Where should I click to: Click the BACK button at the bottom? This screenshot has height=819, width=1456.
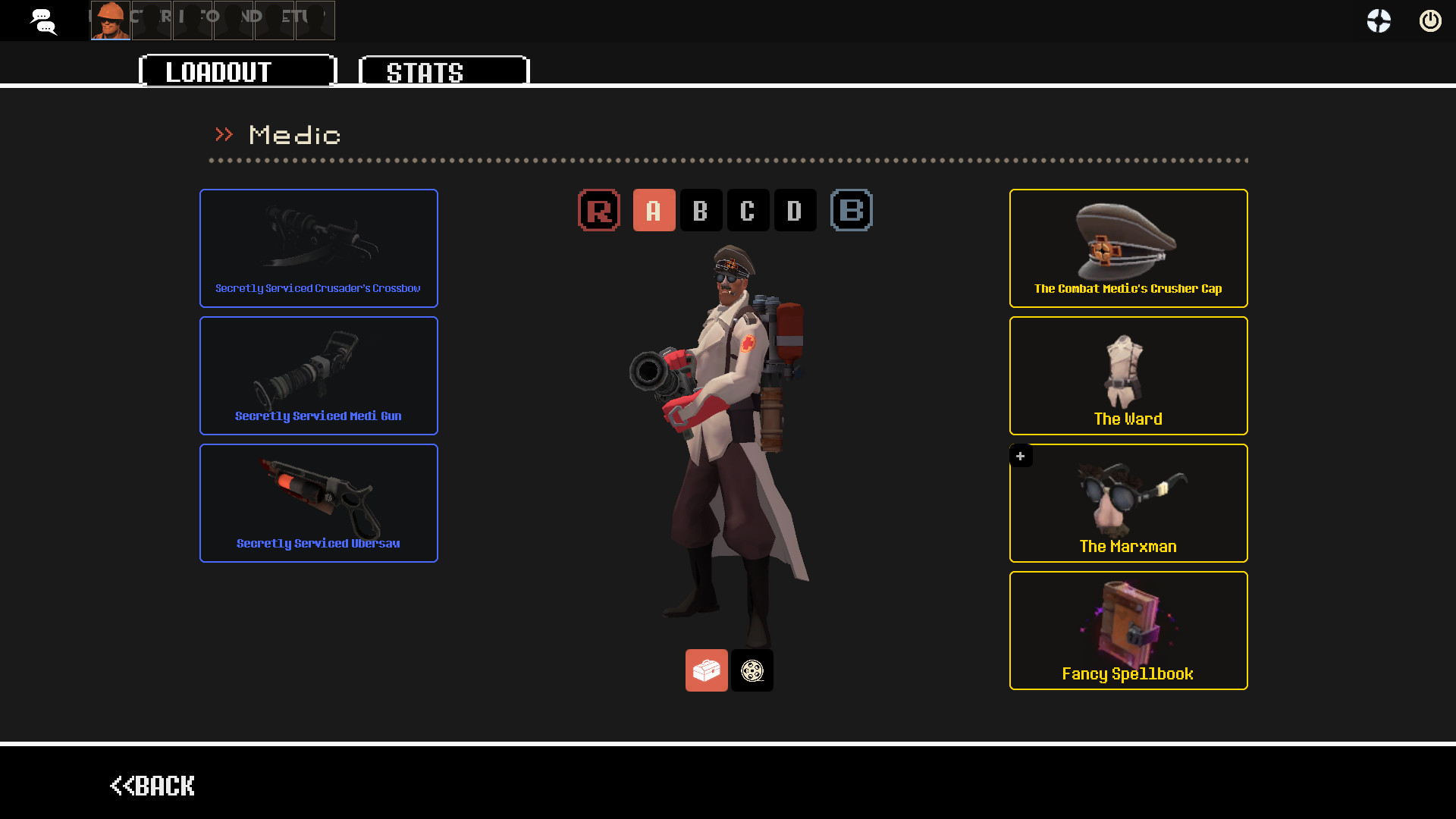[x=152, y=786]
